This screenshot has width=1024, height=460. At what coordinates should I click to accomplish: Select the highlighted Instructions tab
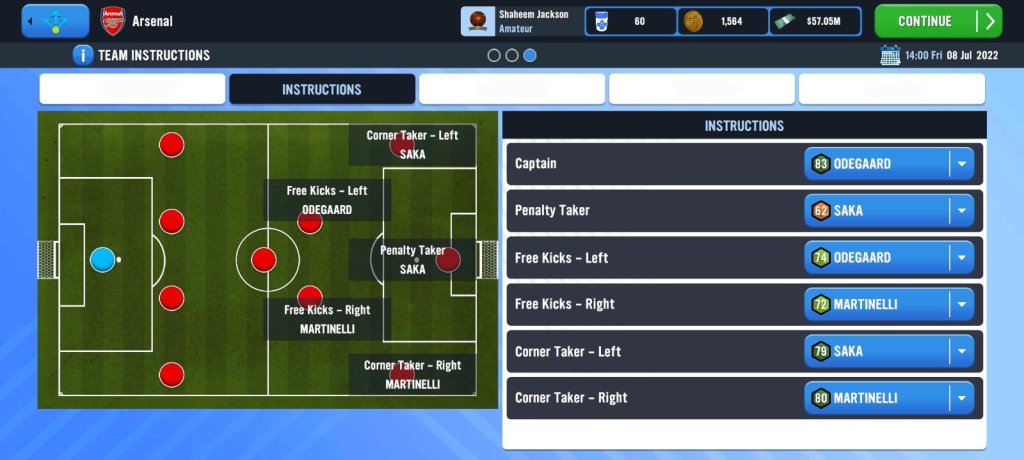(321, 89)
